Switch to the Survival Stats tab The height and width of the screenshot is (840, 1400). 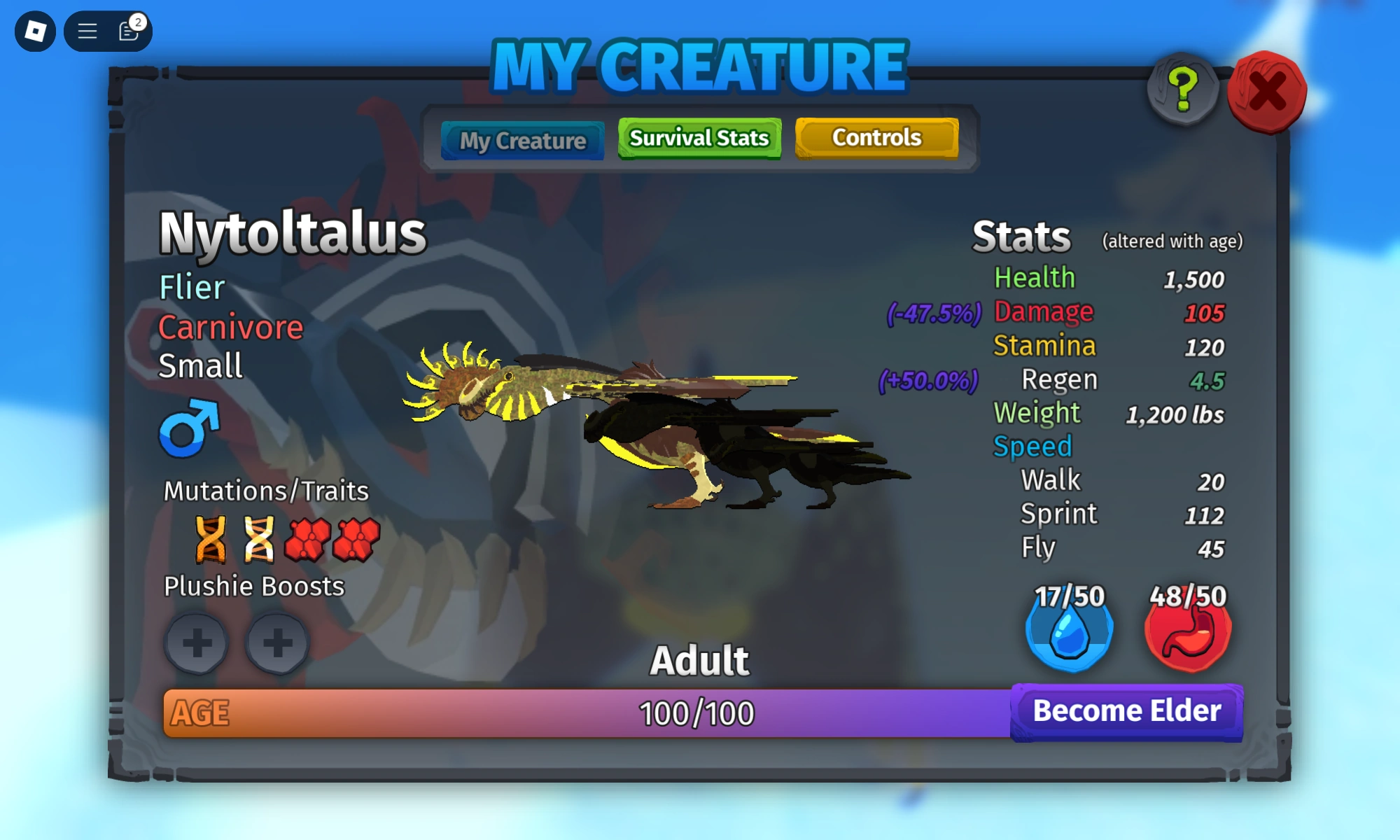tap(698, 138)
